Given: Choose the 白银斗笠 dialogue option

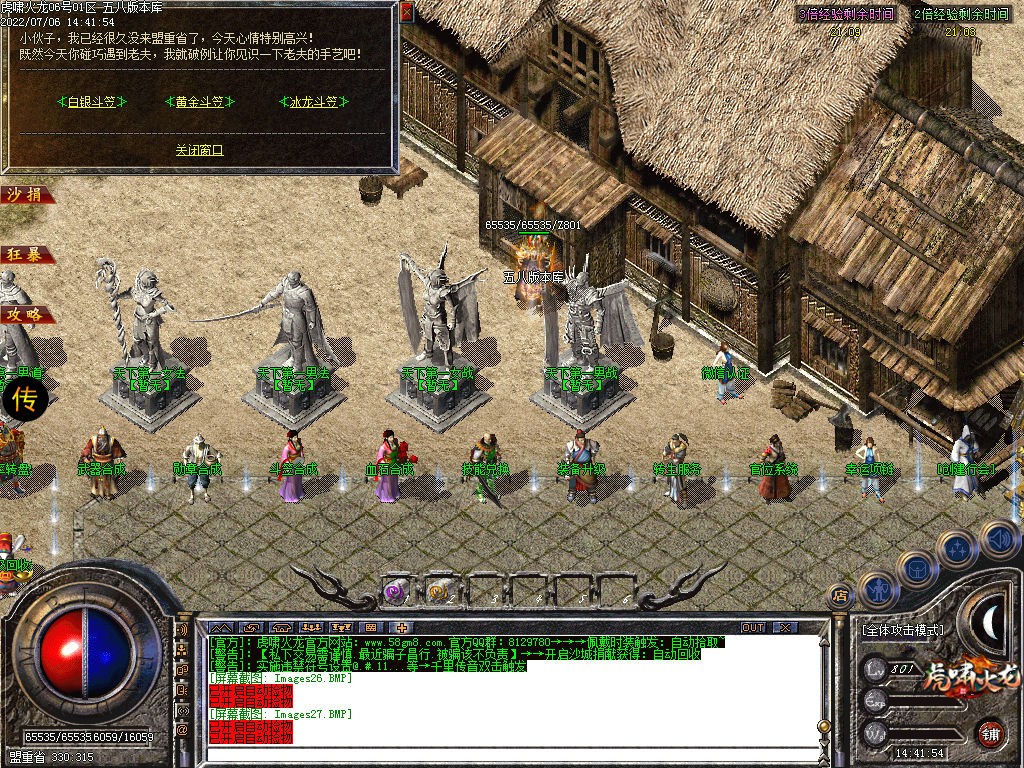Looking at the screenshot, I should (x=92, y=101).
